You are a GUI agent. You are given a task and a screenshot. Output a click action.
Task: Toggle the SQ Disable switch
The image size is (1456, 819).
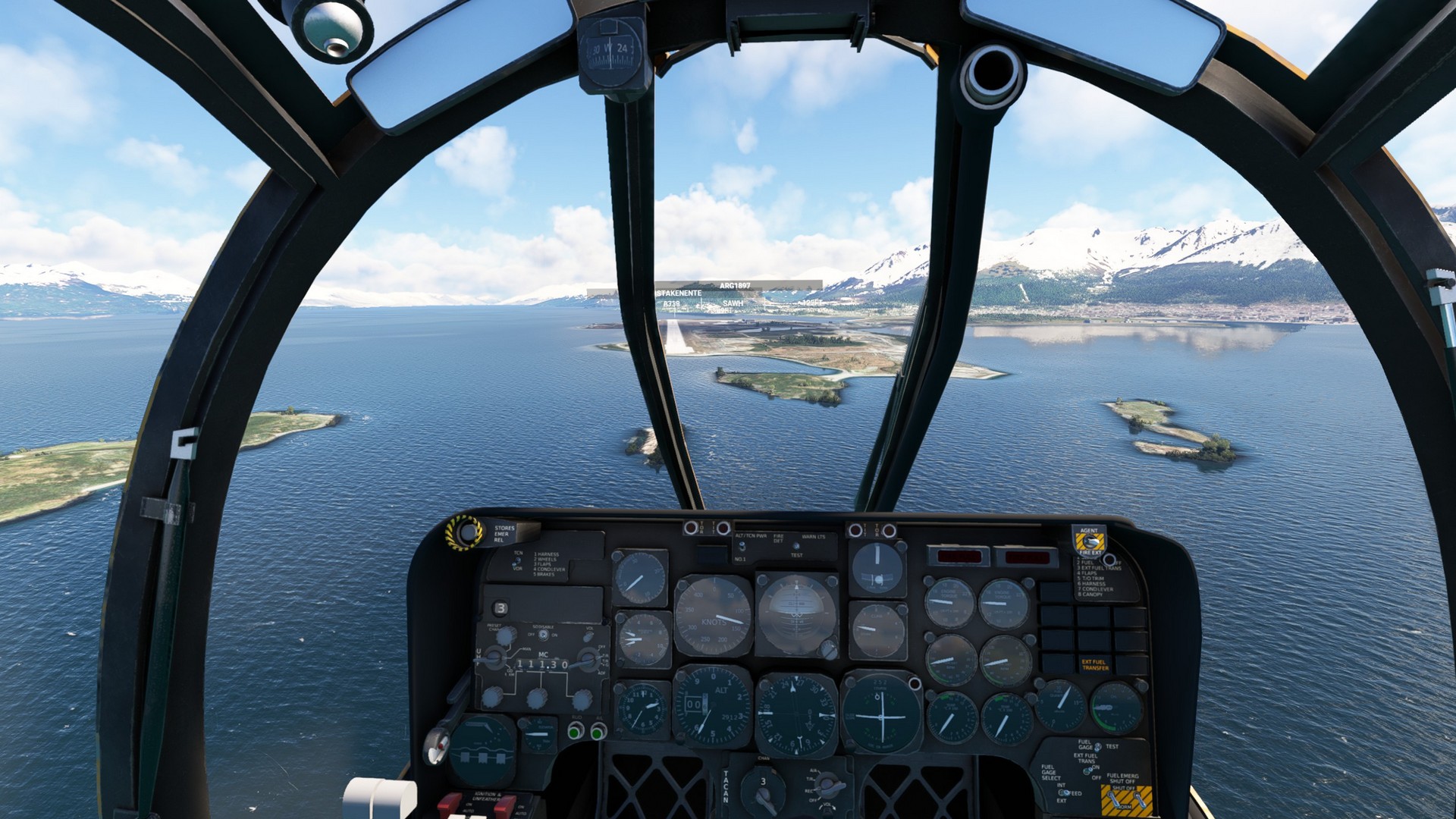tap(542, 634)
